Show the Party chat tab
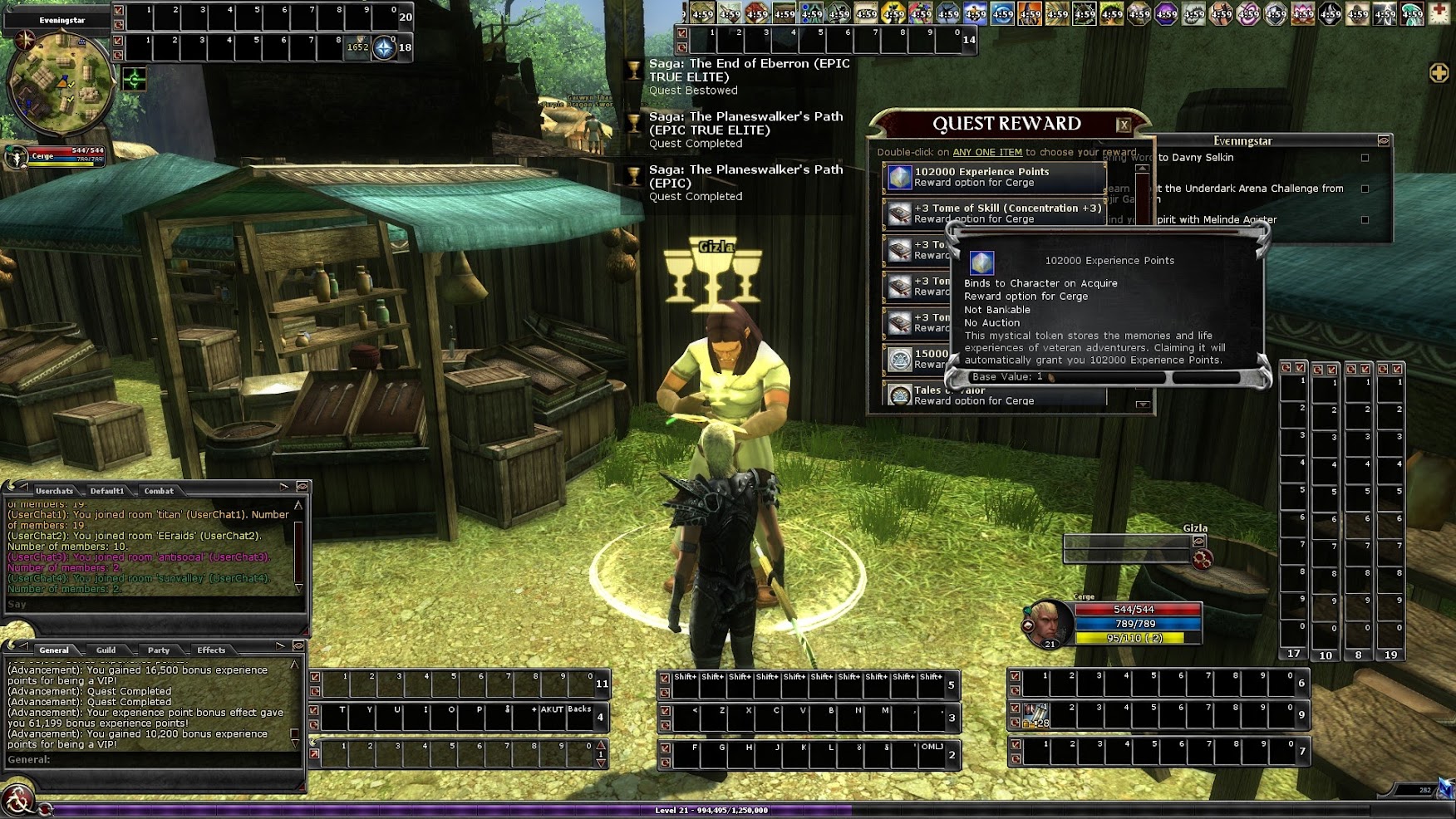The width and height of the screenshot is (1456, 819). click(x=159, y=650)
